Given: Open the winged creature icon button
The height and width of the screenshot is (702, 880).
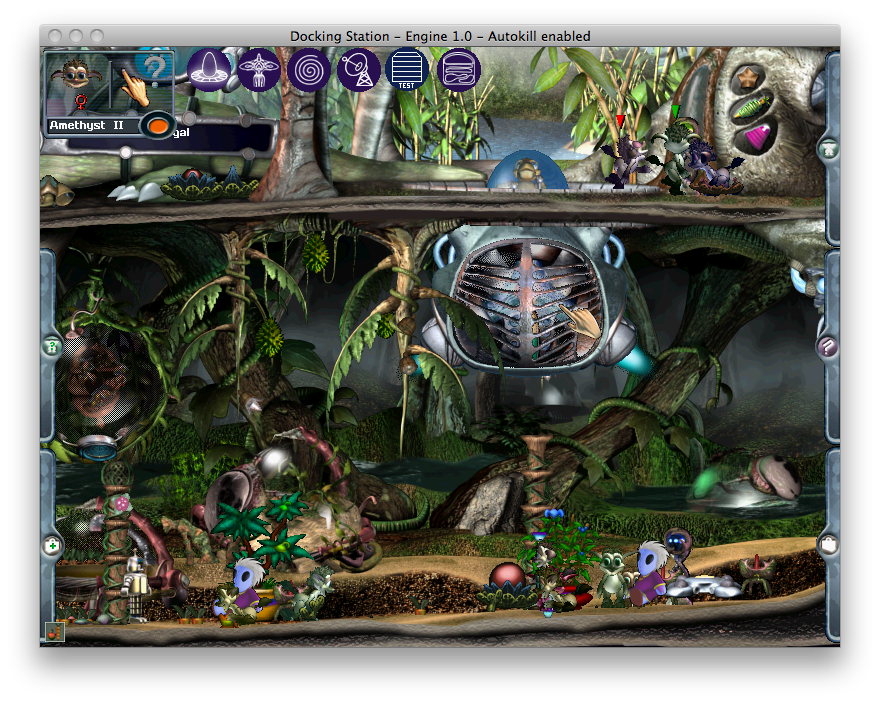Looking at the screenshot, I should click(258, 70).
